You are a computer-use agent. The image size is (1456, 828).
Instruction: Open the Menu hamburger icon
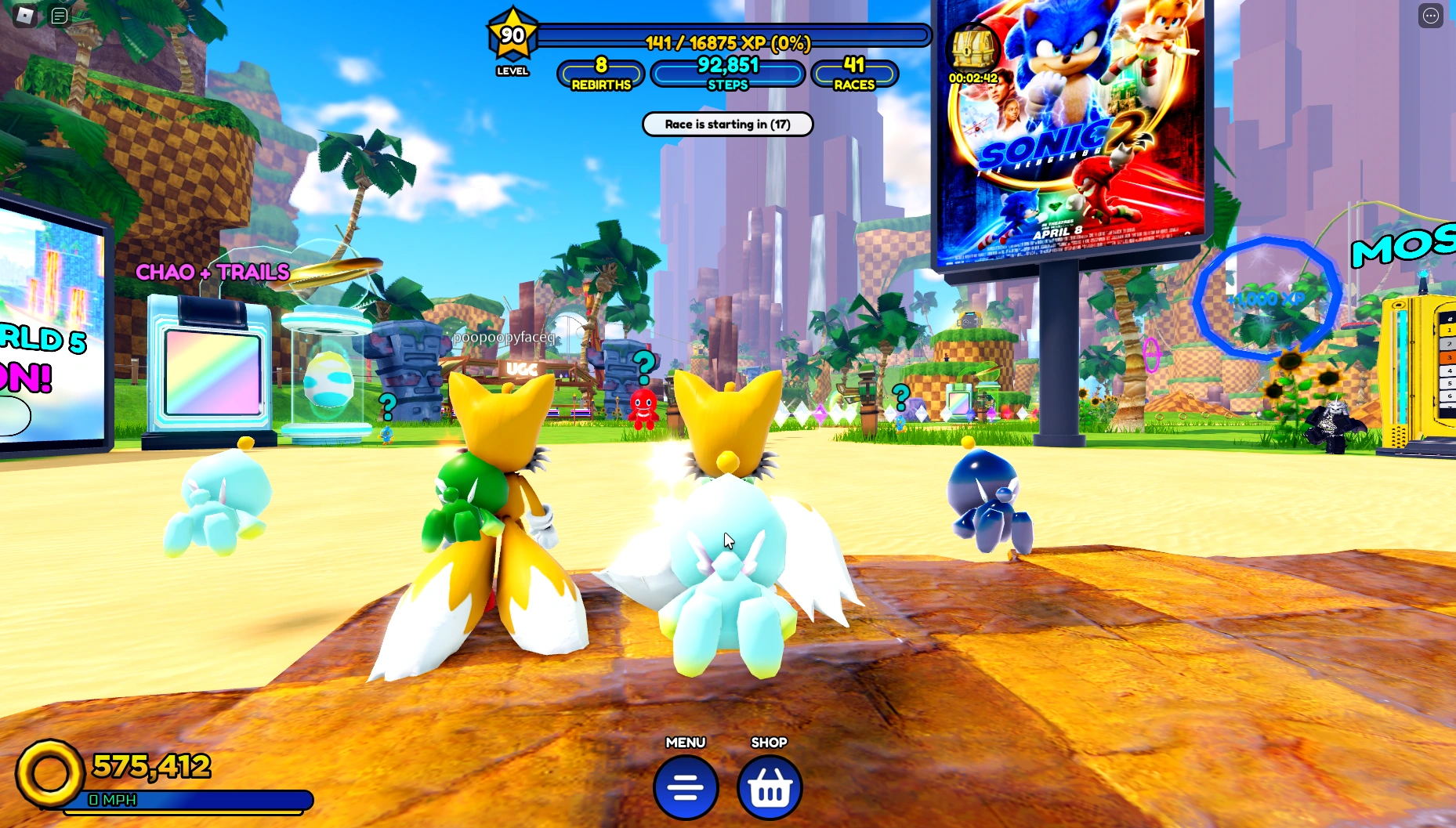click(685, 786)
